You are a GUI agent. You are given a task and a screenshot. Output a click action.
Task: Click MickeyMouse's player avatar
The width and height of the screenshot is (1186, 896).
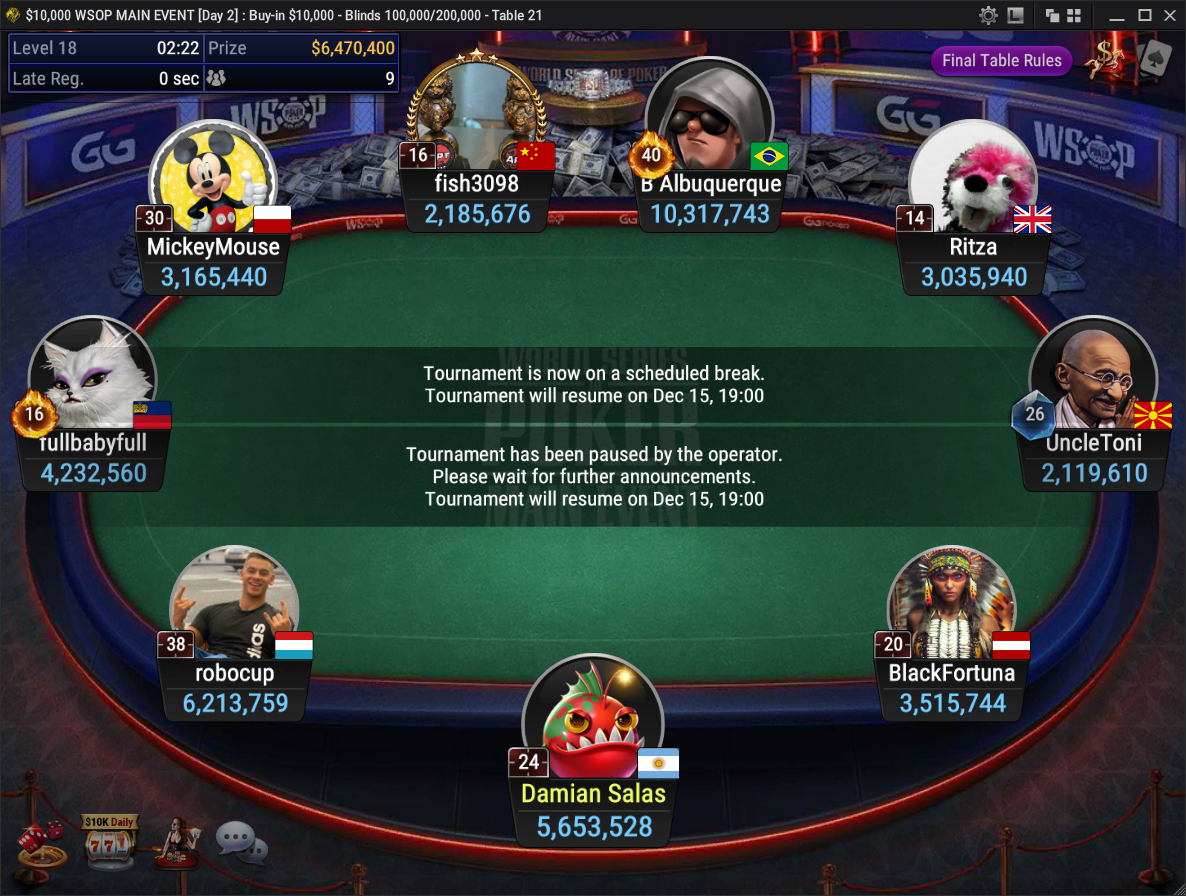pos(212,180)
